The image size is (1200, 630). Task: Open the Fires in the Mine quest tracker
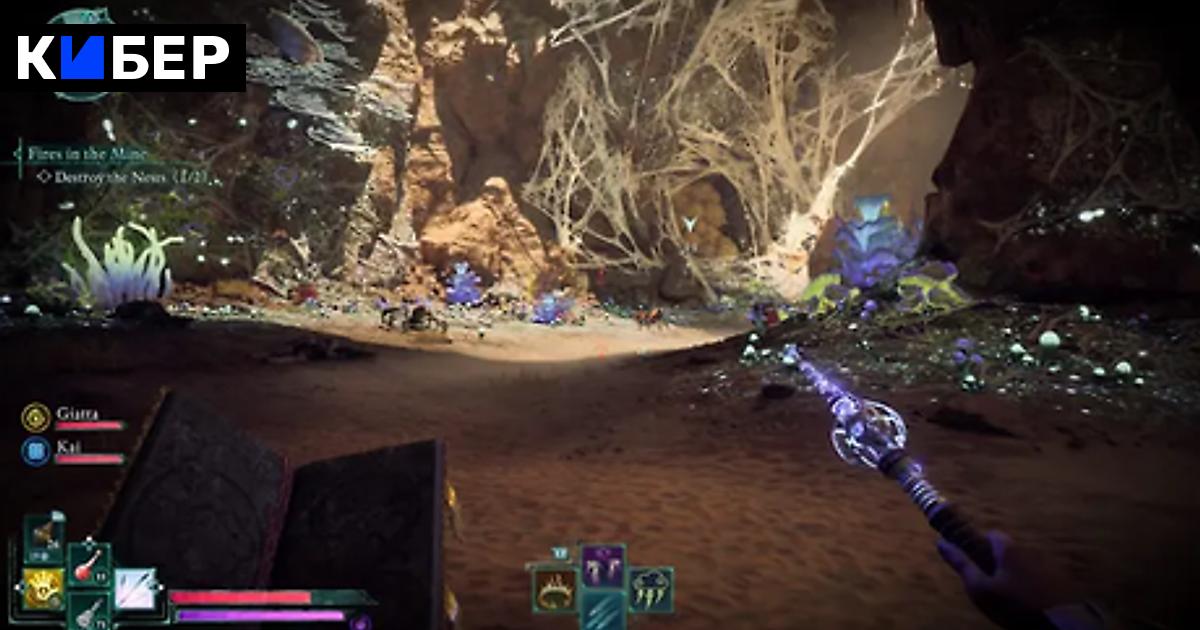87,154
